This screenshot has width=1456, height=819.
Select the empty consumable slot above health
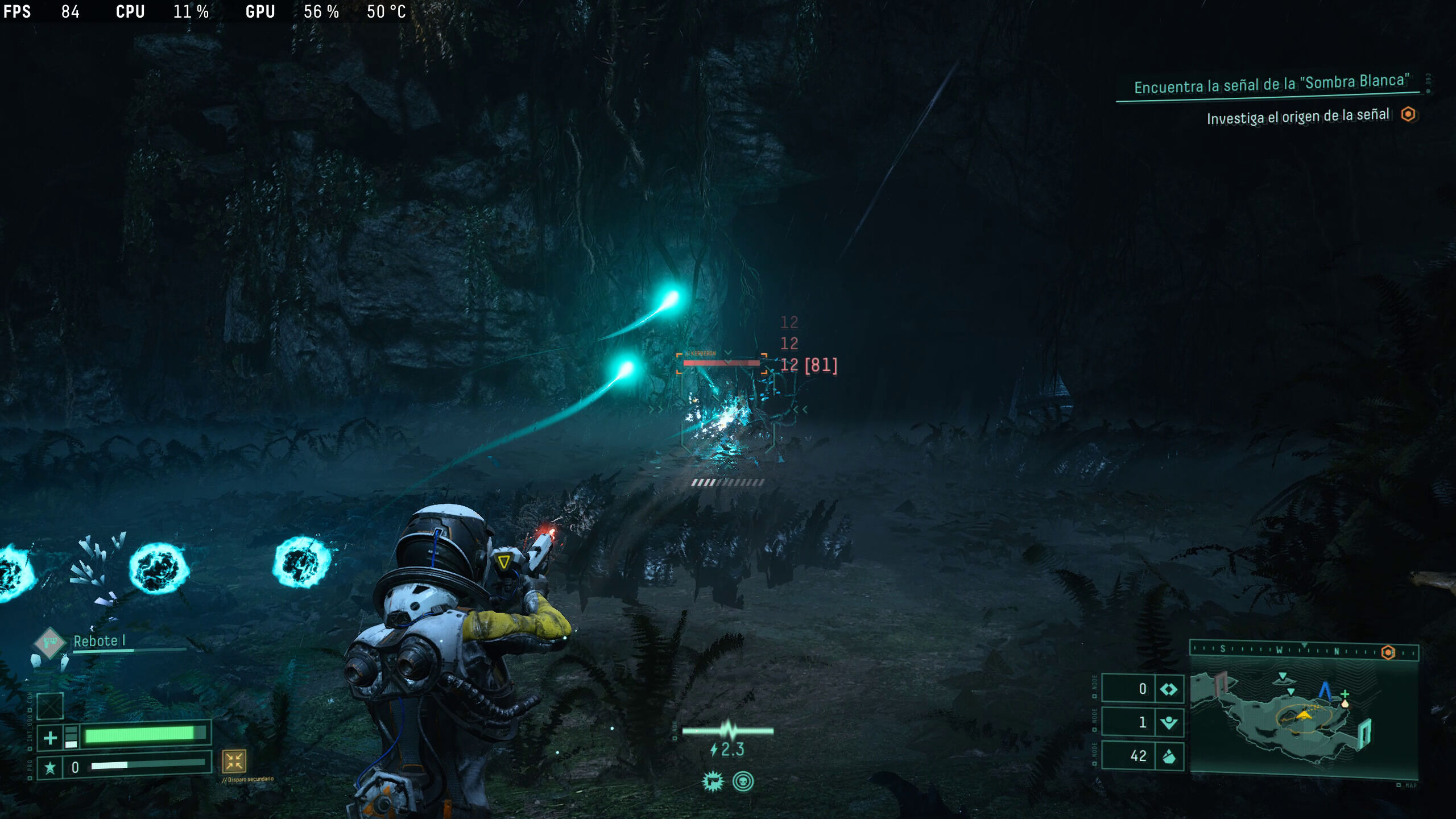50,706
